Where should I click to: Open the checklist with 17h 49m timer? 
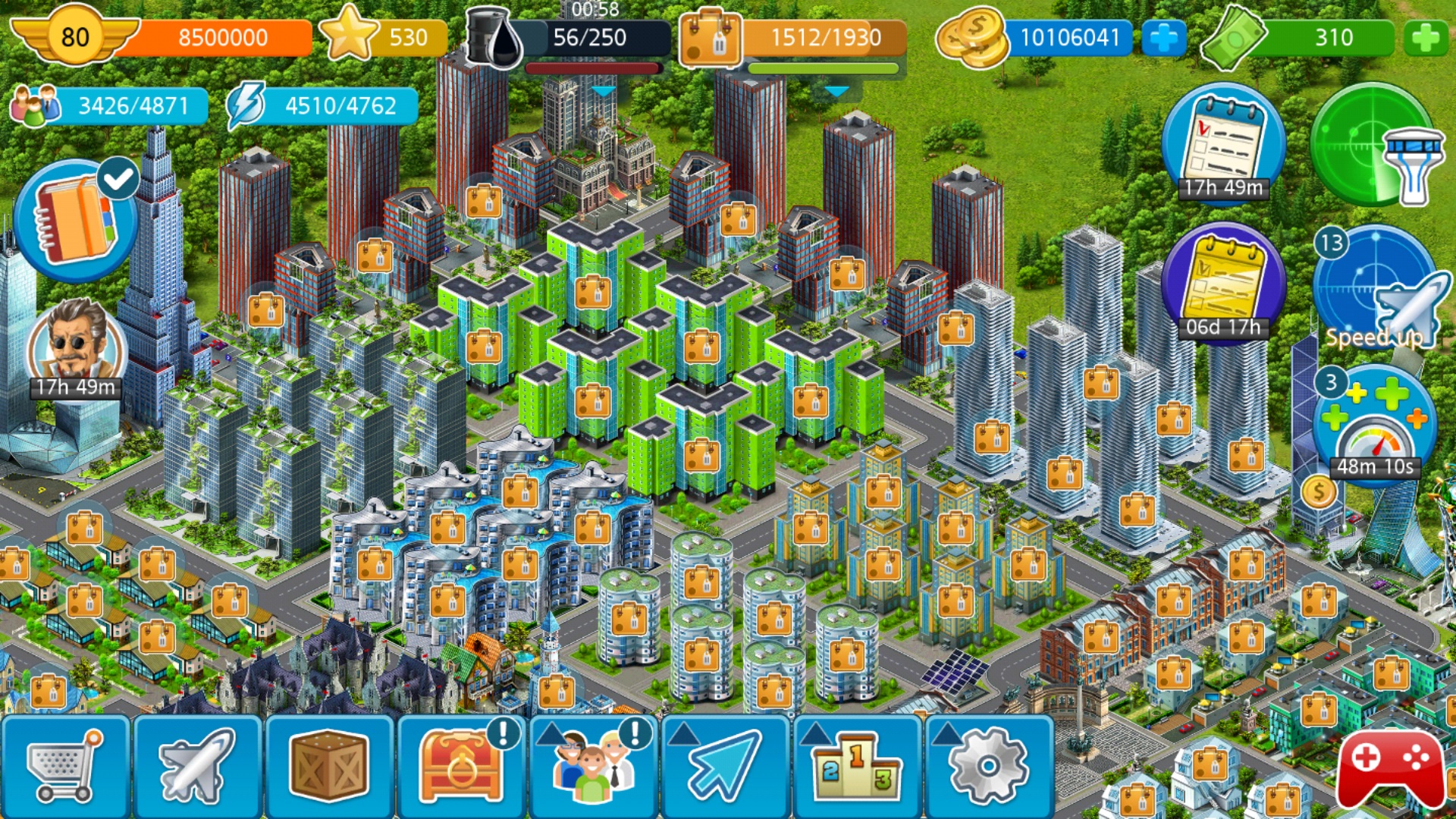(1222, 146)
